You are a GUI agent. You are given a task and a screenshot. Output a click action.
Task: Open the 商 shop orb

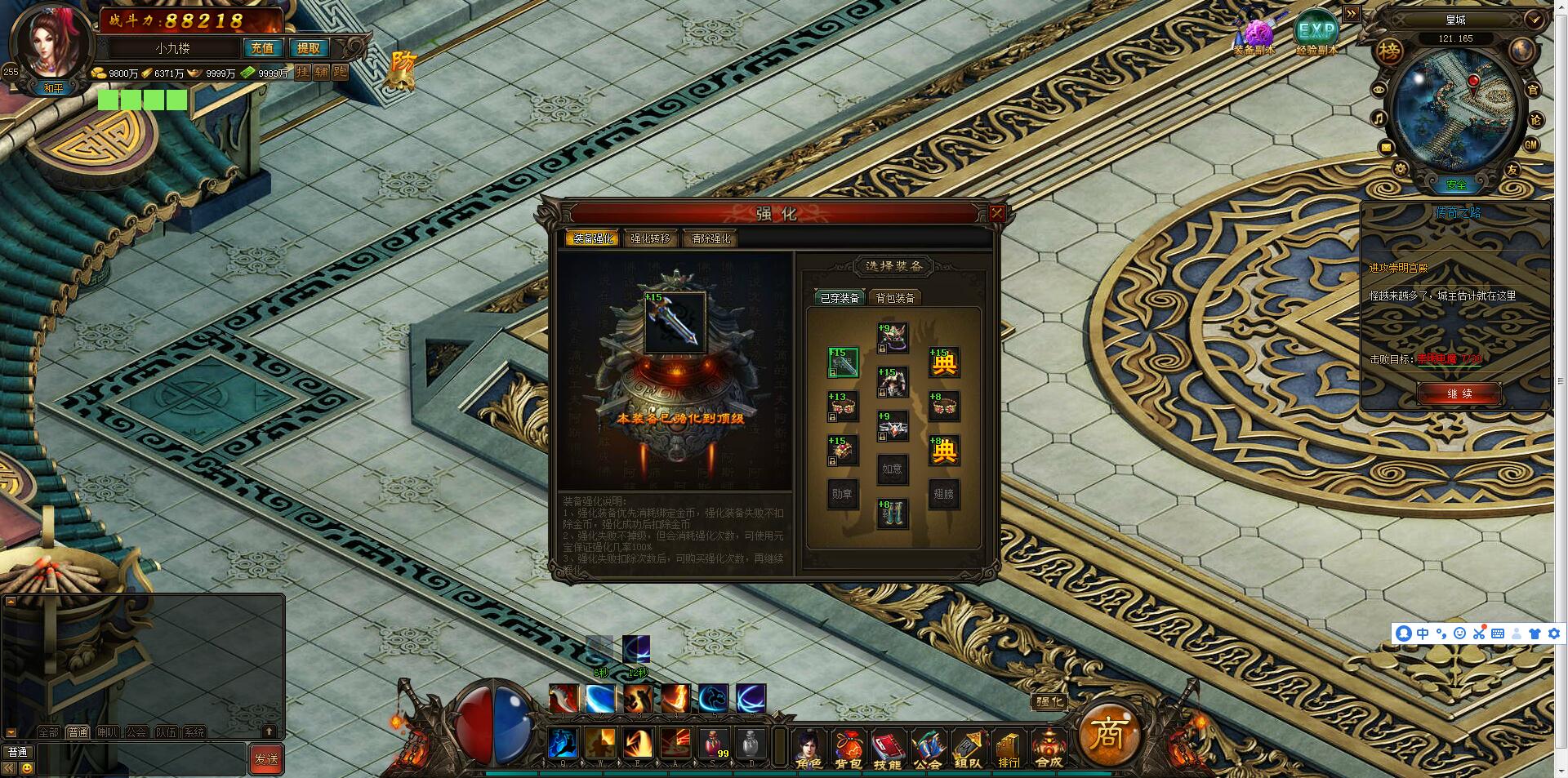(x=1108, y=734)
